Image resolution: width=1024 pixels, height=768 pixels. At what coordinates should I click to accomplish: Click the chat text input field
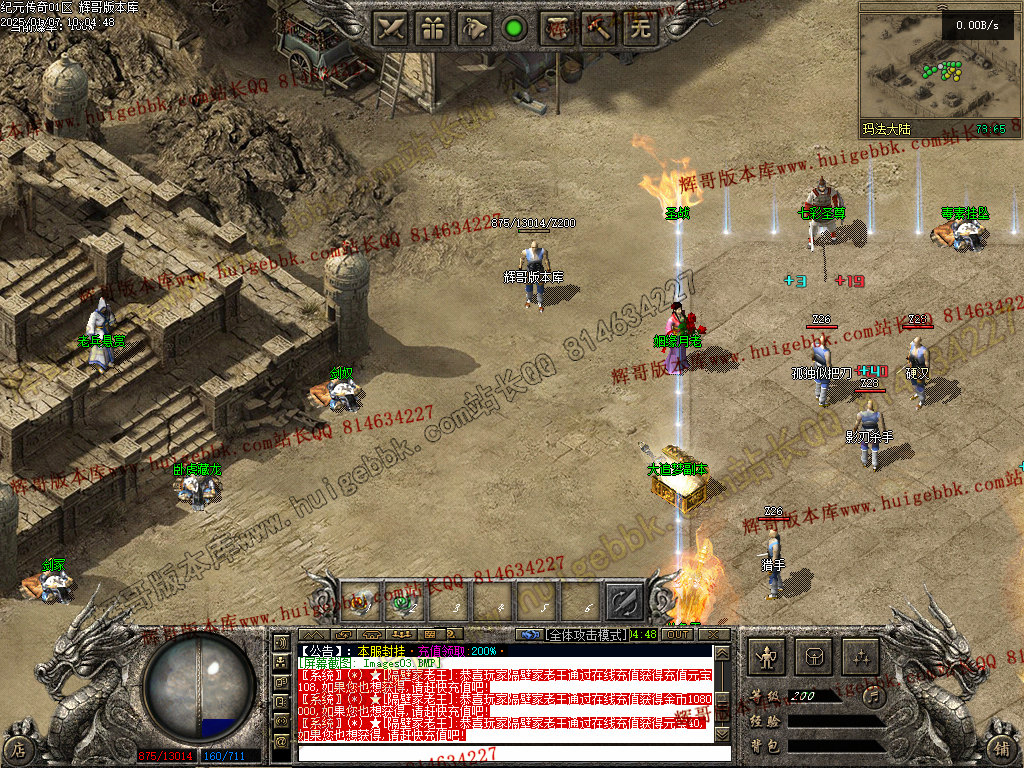point(513,752)
